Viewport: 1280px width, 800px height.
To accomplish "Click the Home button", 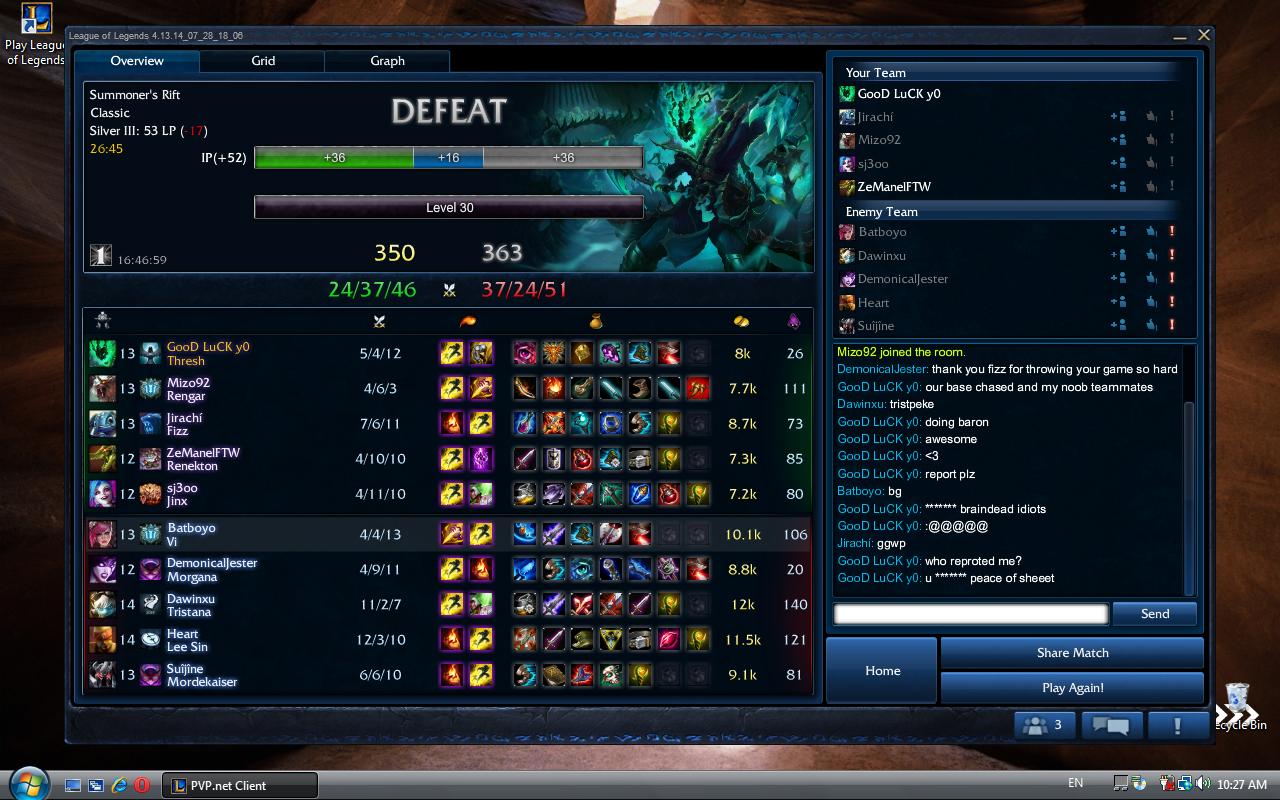I will (882, 670).
